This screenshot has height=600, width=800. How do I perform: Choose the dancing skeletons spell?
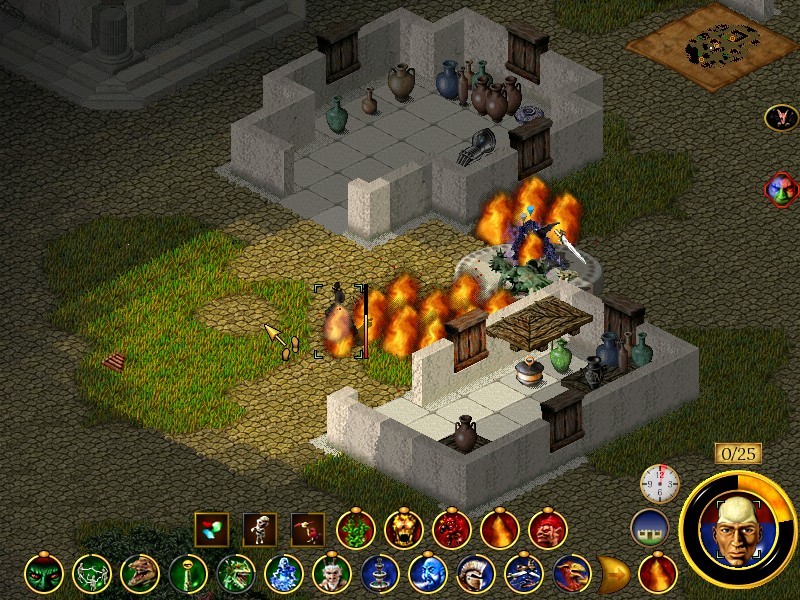click(91, 574)
